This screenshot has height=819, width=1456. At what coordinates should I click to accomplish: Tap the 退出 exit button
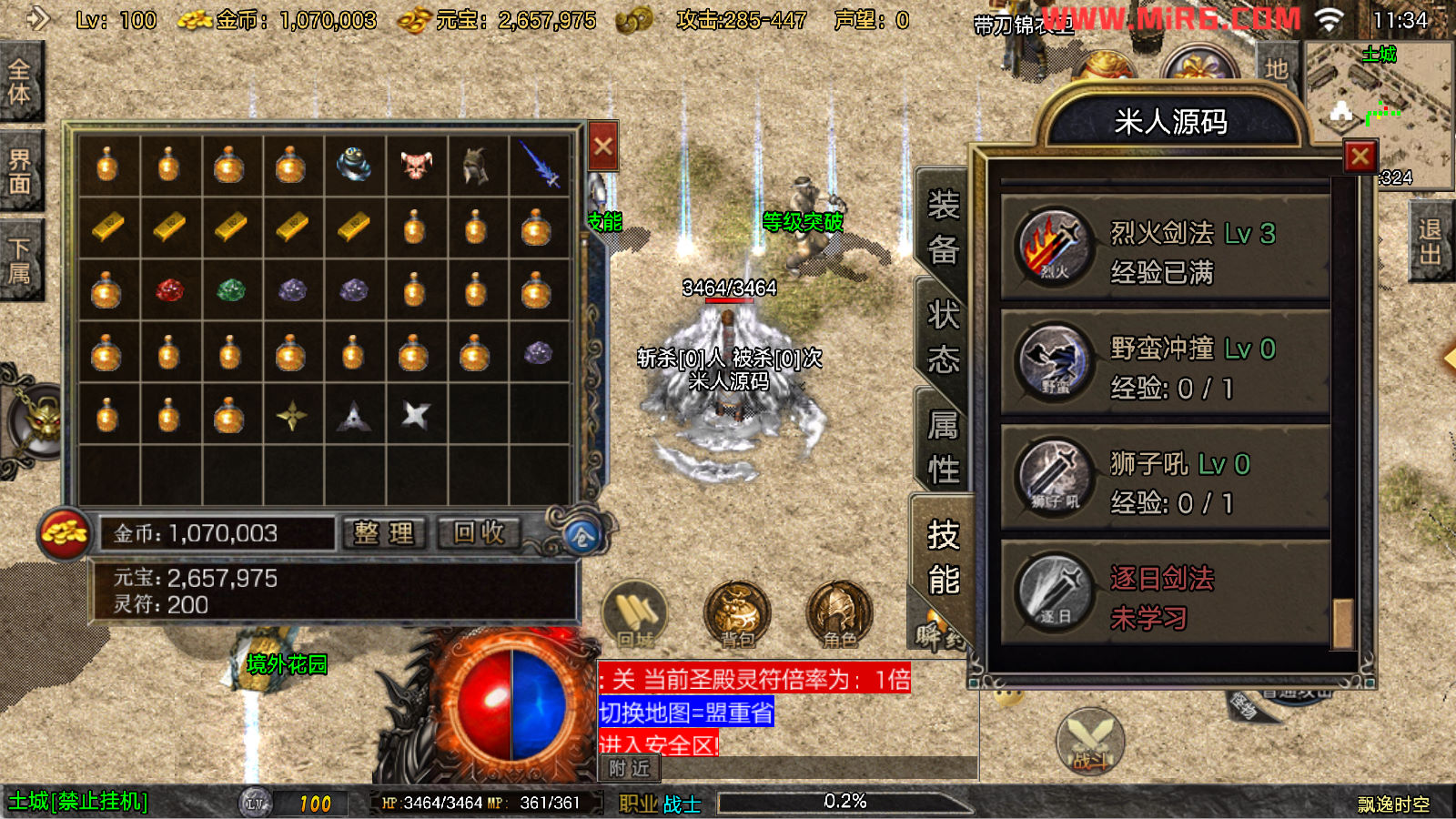point(1431,242)
